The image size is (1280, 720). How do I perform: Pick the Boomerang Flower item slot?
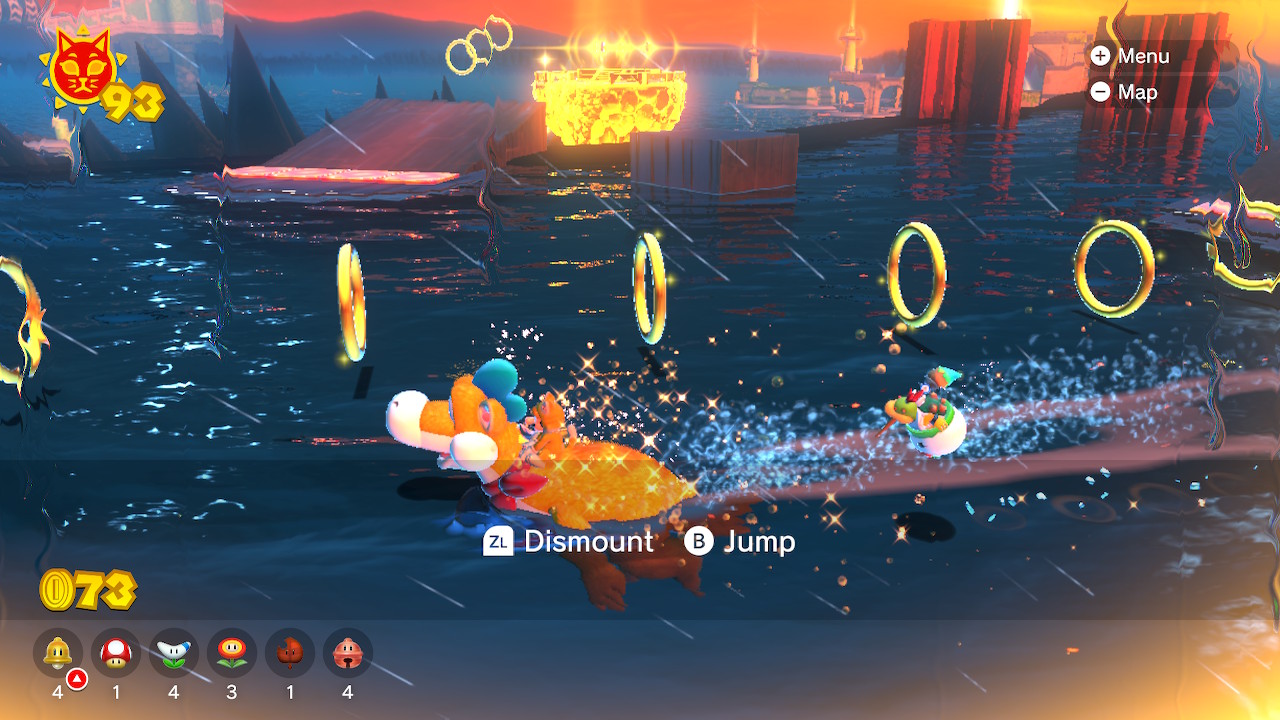point(174,653)
